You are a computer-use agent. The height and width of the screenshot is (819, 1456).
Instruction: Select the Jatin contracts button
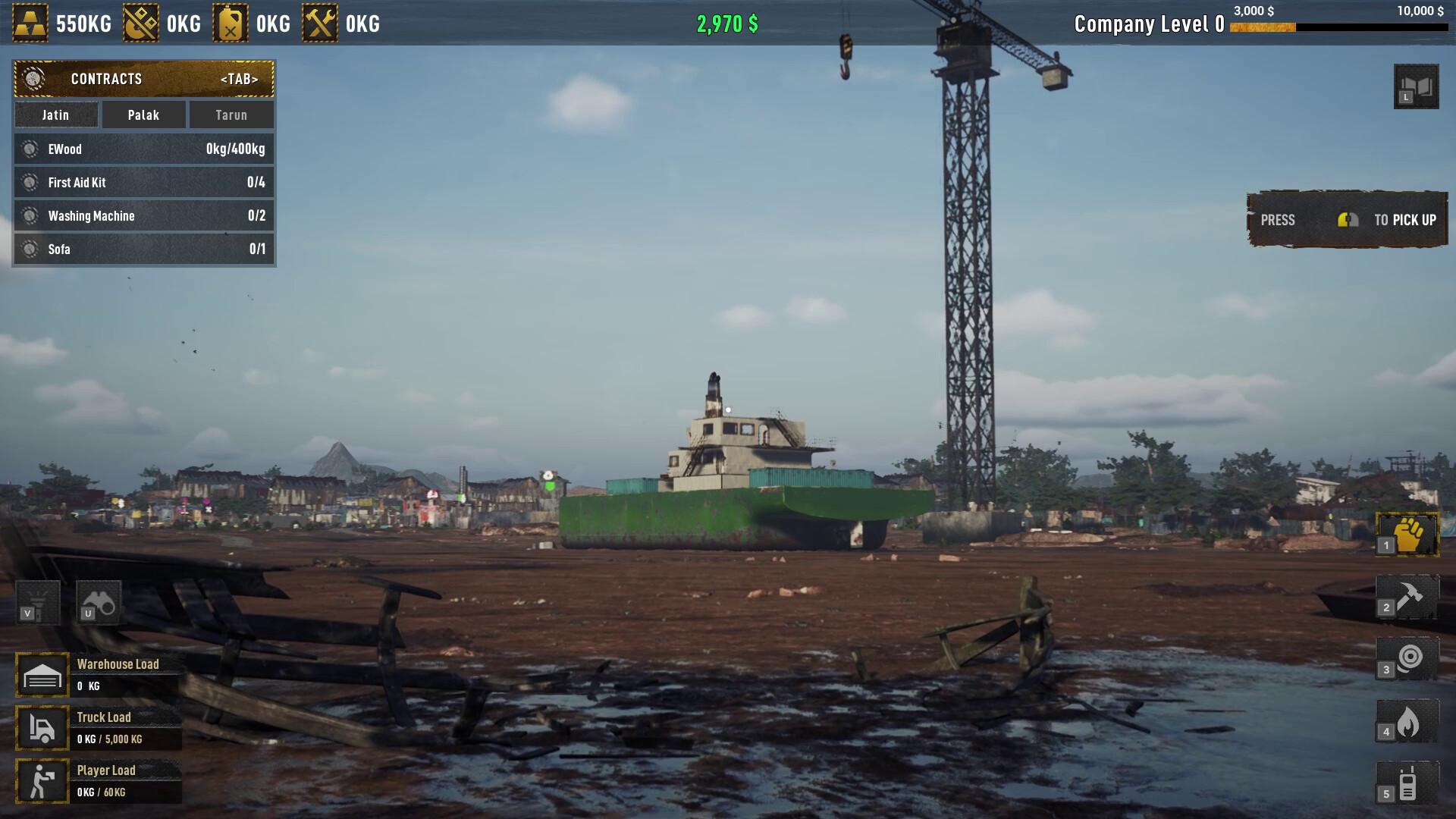(x=55, y=115)
